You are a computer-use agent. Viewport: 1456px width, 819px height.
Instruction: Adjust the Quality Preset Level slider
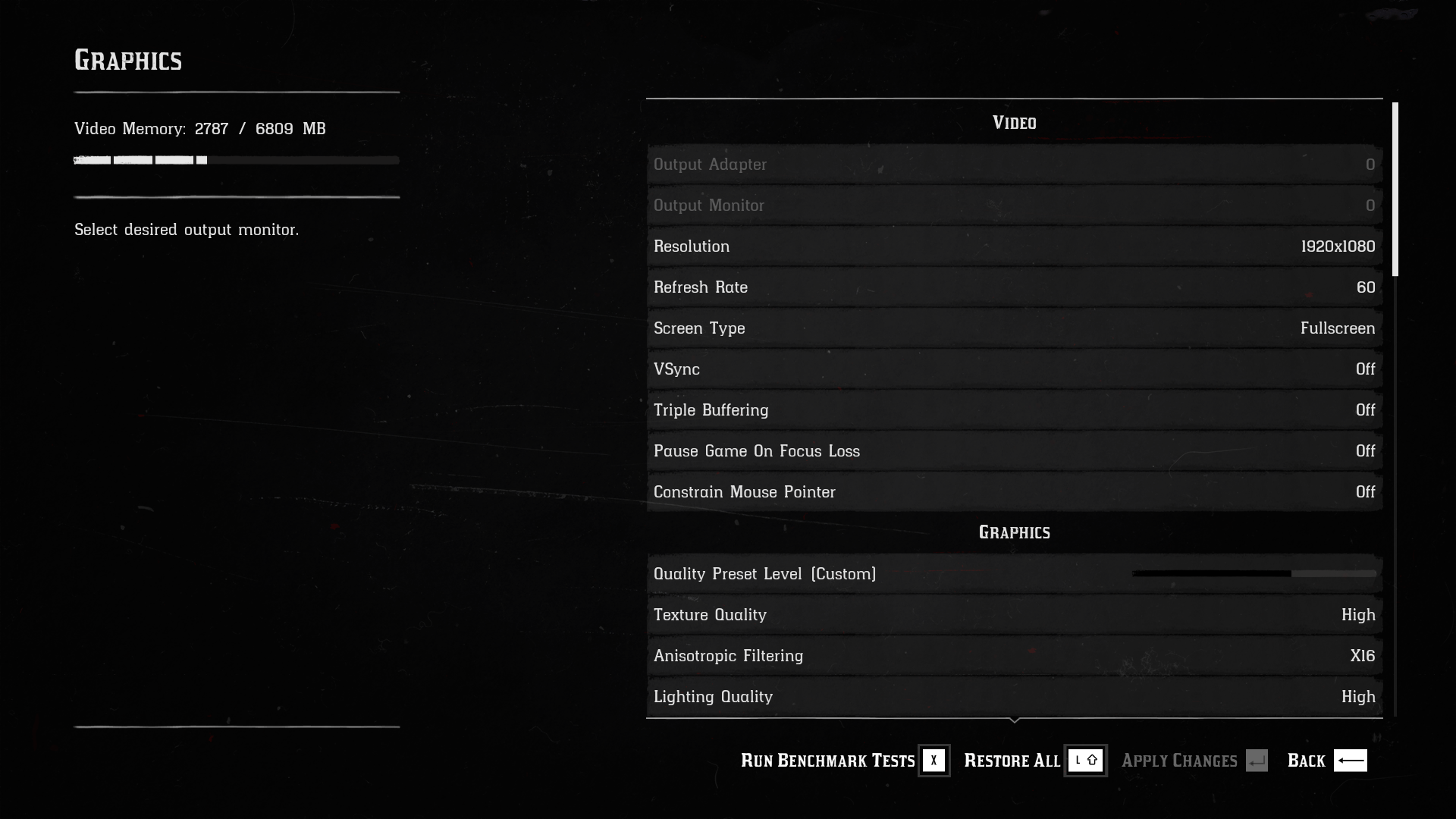tap(1254, 574)
